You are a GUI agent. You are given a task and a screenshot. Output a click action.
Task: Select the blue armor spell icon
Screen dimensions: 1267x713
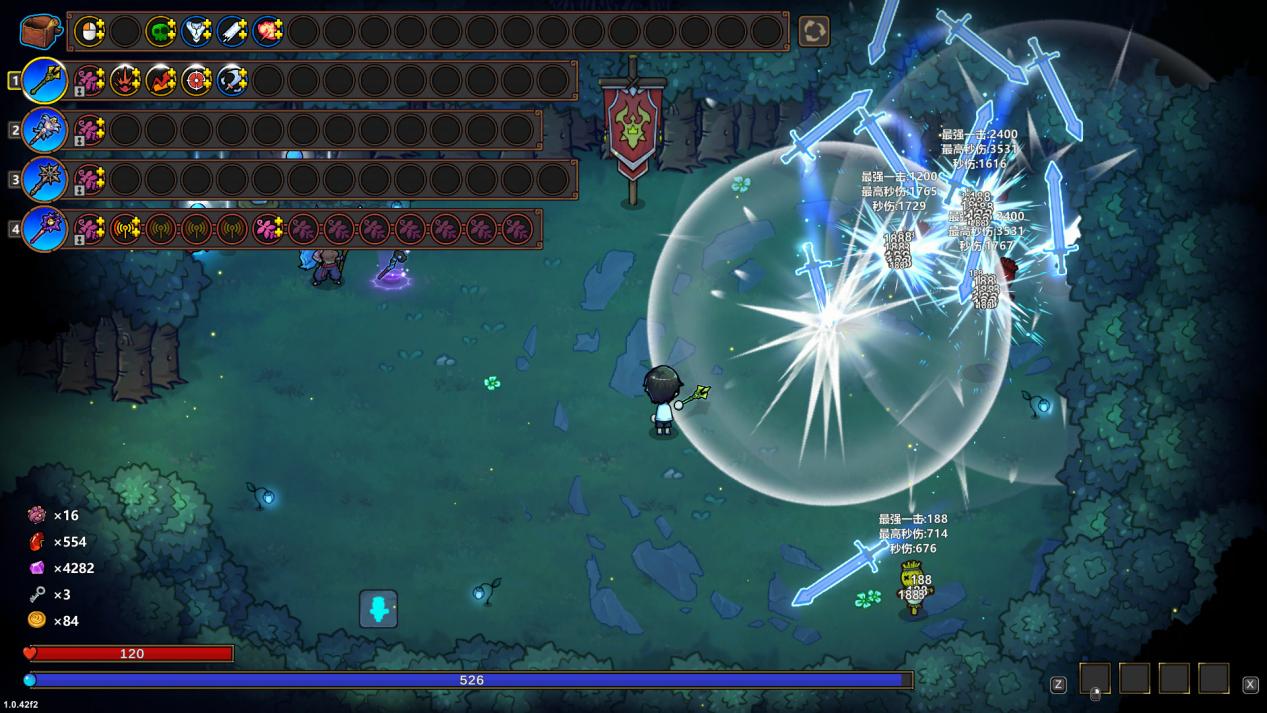(x=196, y=31)
